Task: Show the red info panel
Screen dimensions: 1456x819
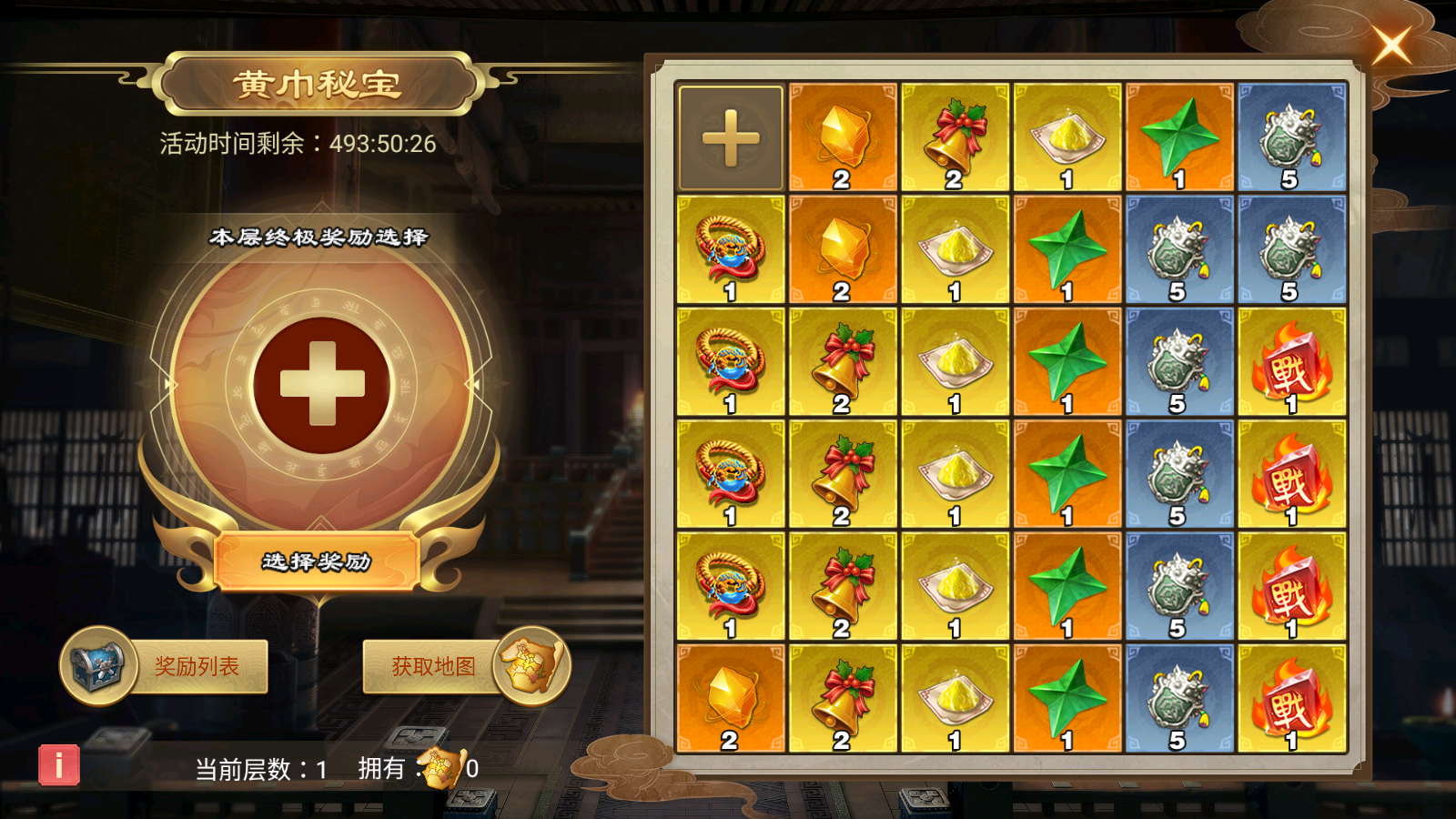Action: point(59,765)
